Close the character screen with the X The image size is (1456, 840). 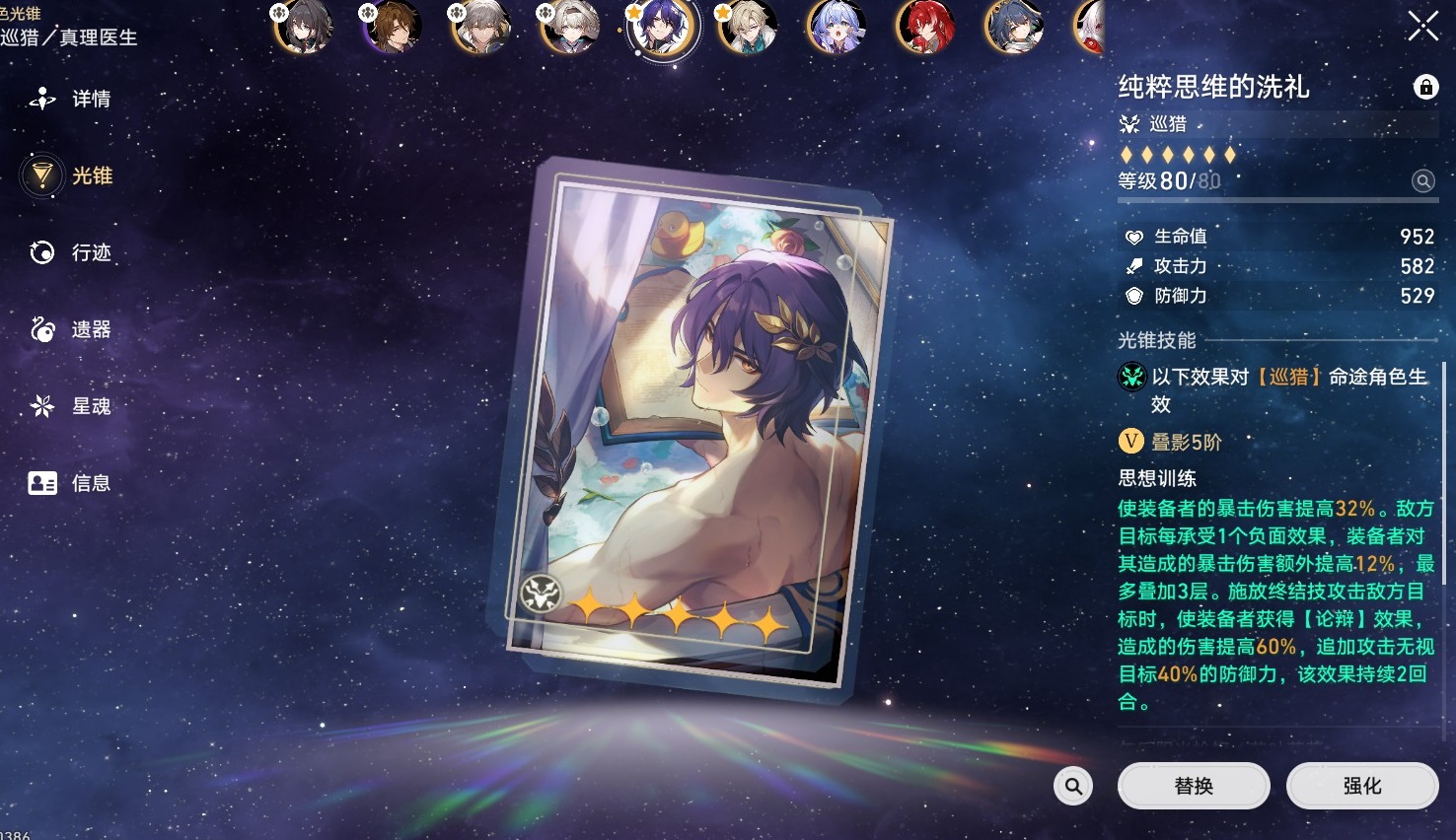pos(1422,27)
